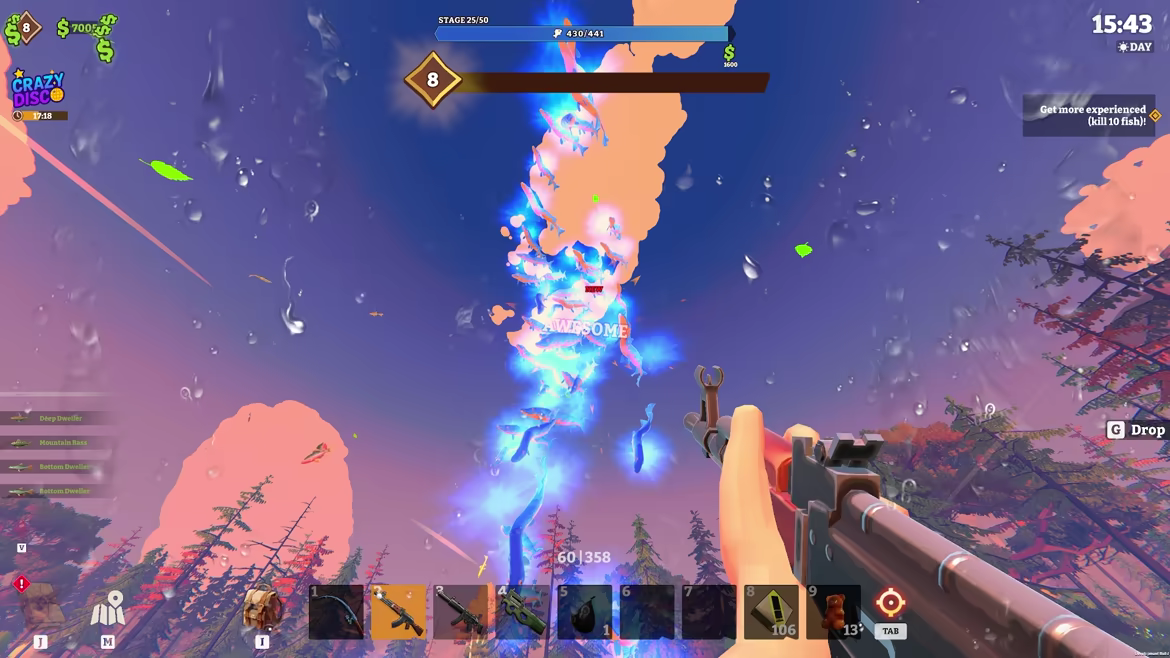Viewport: 1170px width, 658px height.
Task: Select the dark pouch item in slot 5
Action: tap(584, 612)
